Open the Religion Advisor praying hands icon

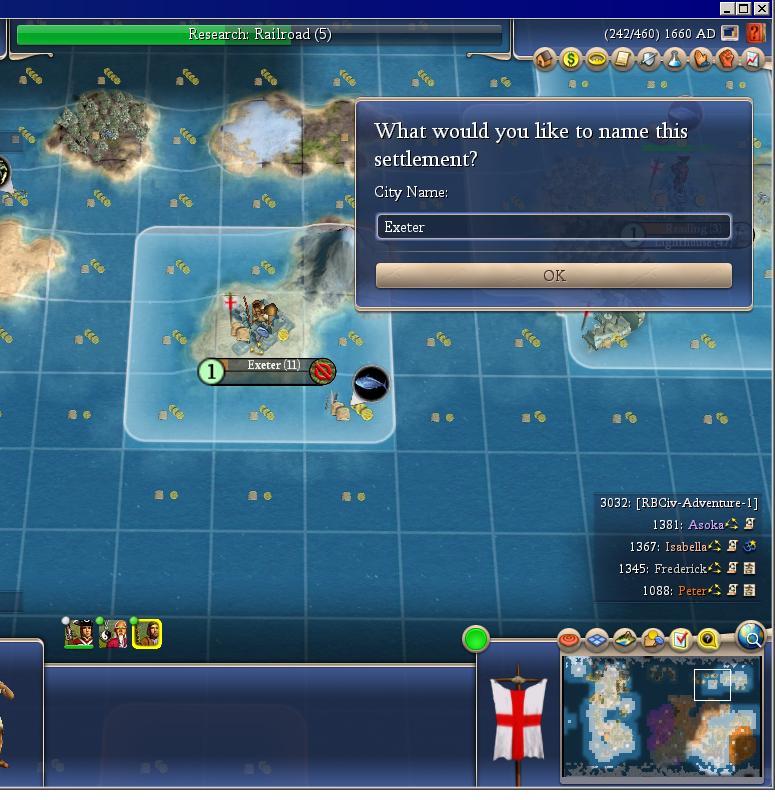(700, 59)
